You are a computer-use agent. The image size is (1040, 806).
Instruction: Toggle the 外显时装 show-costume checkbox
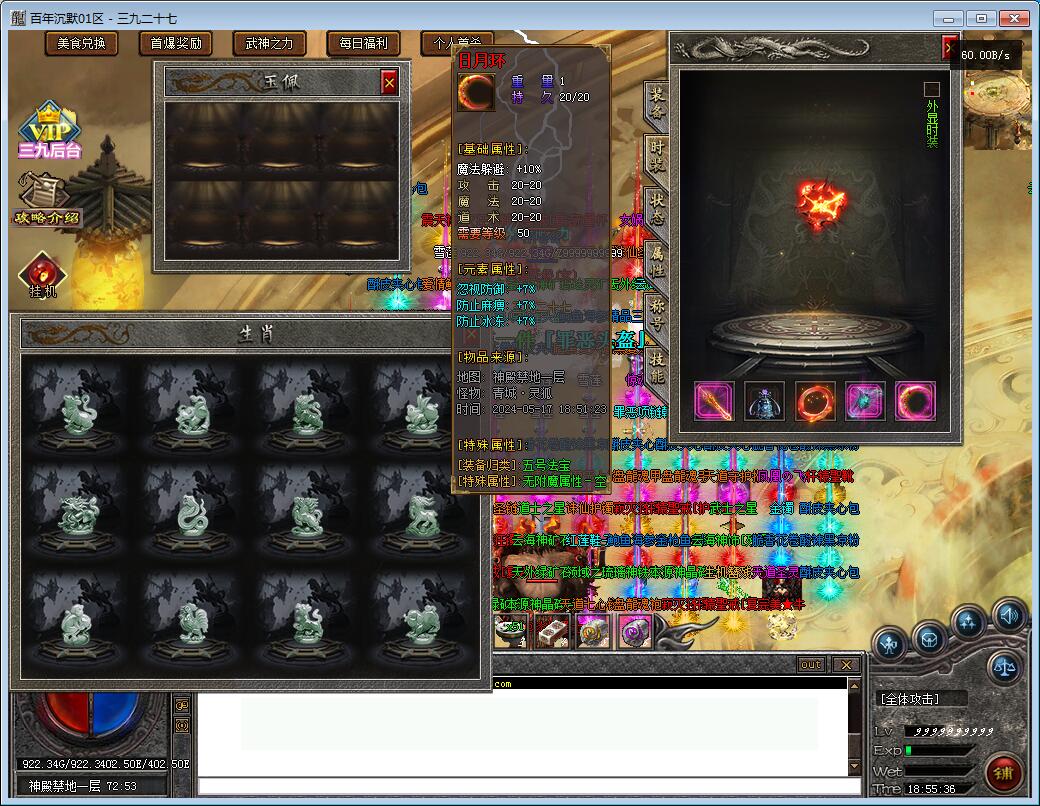click(932, 89)
